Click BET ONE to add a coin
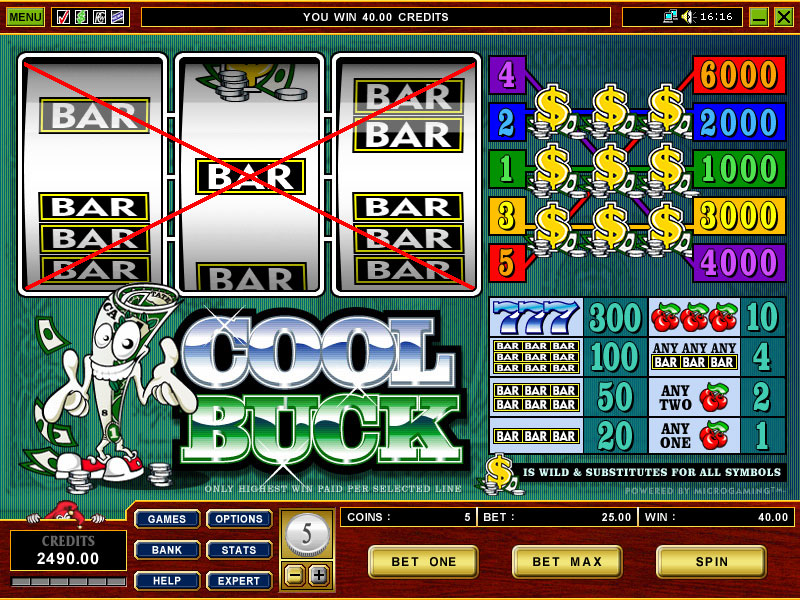 pyautogui.click(x=423, y=562)
